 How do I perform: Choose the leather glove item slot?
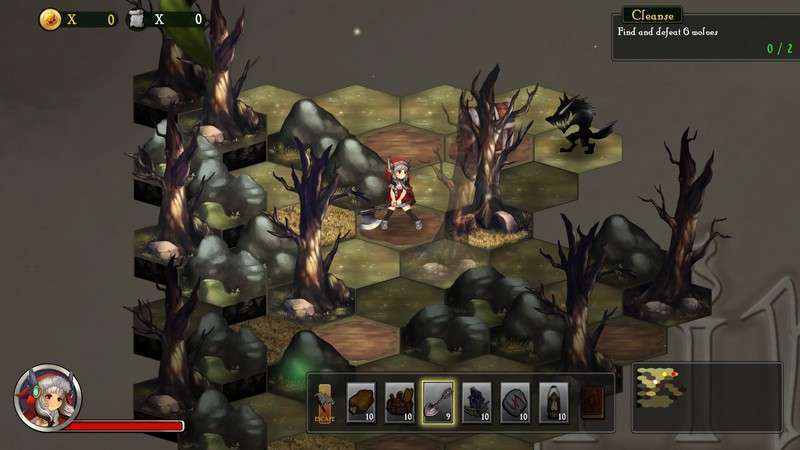pos(399,402)
